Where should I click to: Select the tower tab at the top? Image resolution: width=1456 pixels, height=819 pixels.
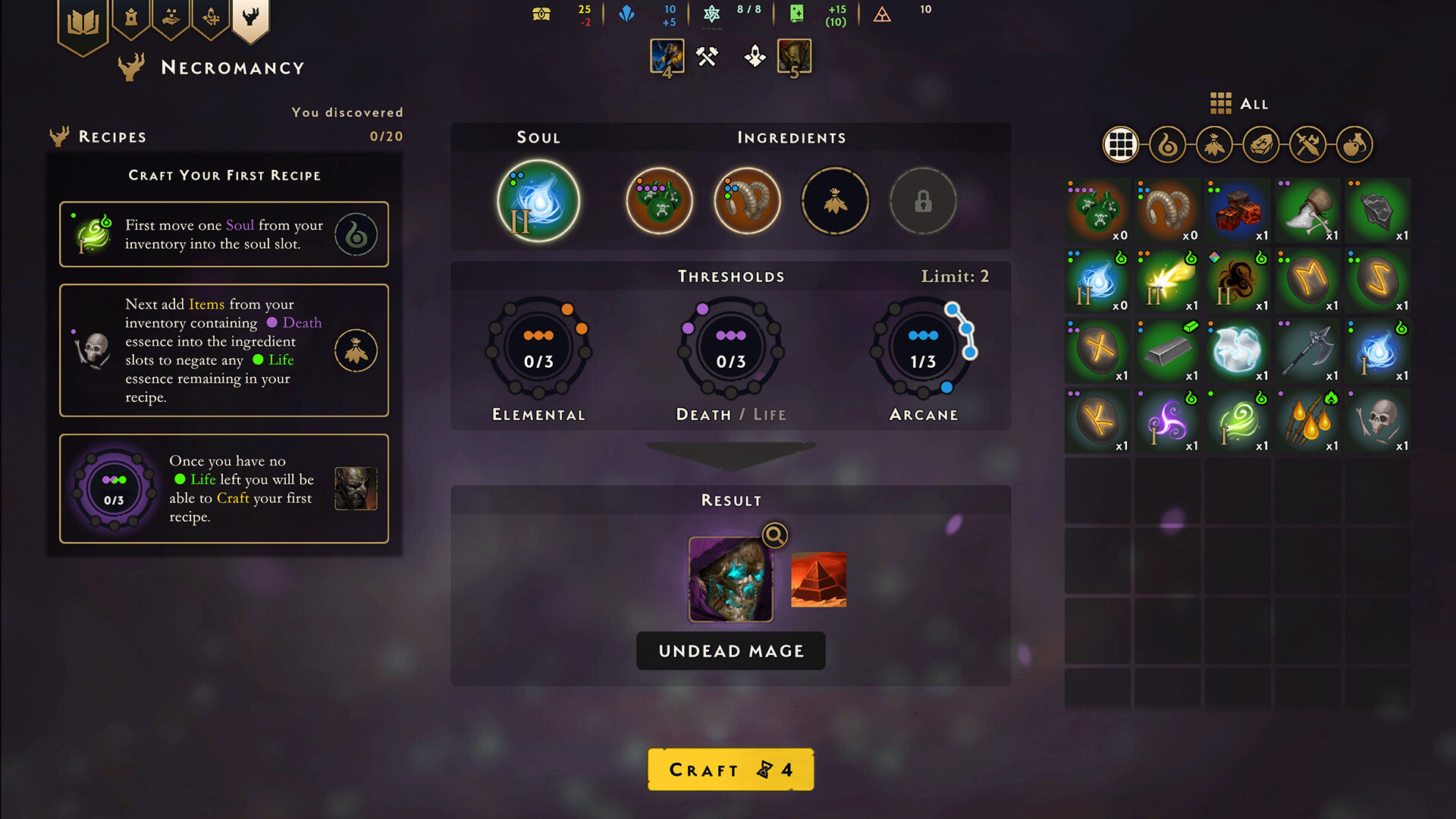point(131,19)
